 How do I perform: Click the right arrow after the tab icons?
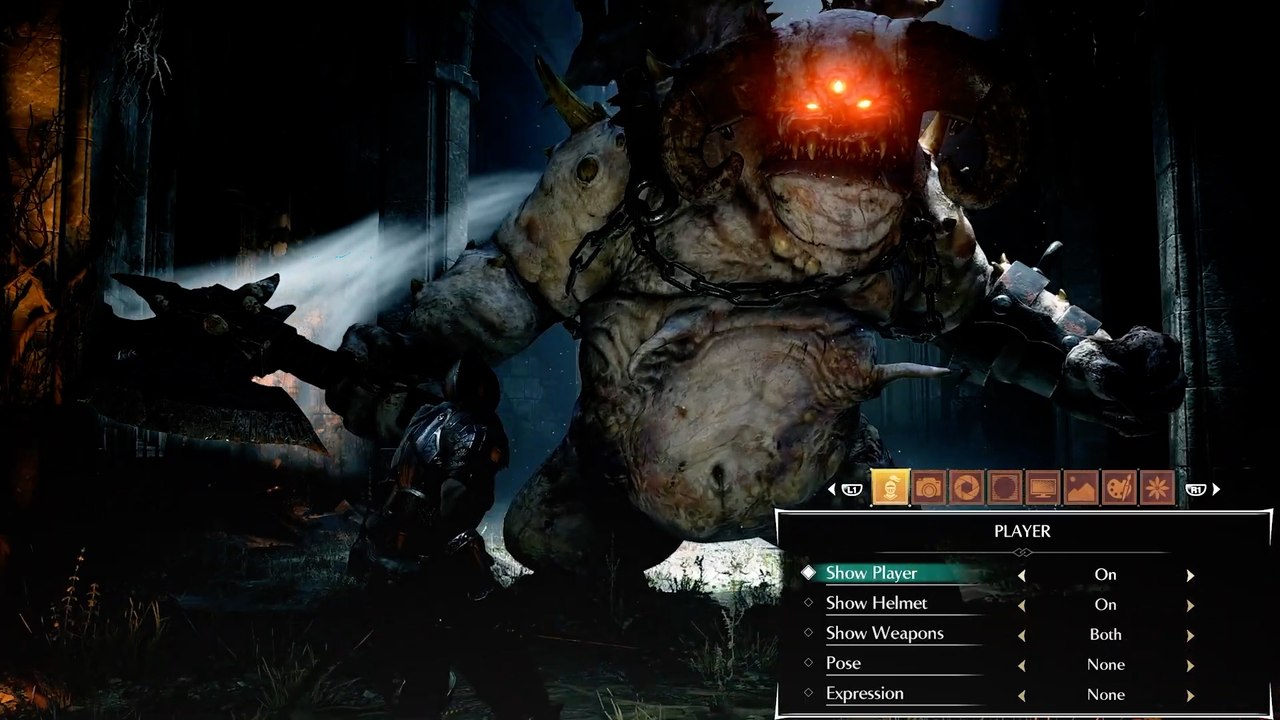tap(1216, 489)
